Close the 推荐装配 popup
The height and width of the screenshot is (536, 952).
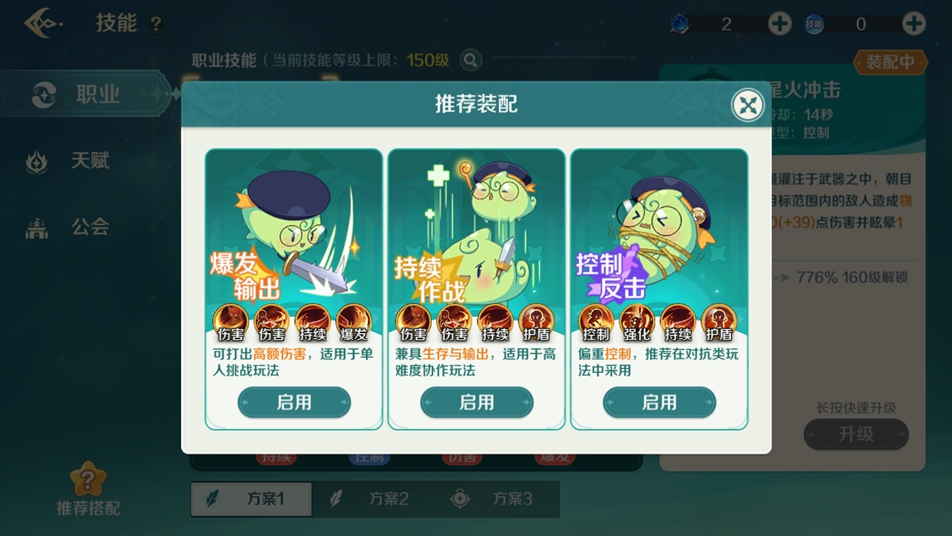click(747, 104)
